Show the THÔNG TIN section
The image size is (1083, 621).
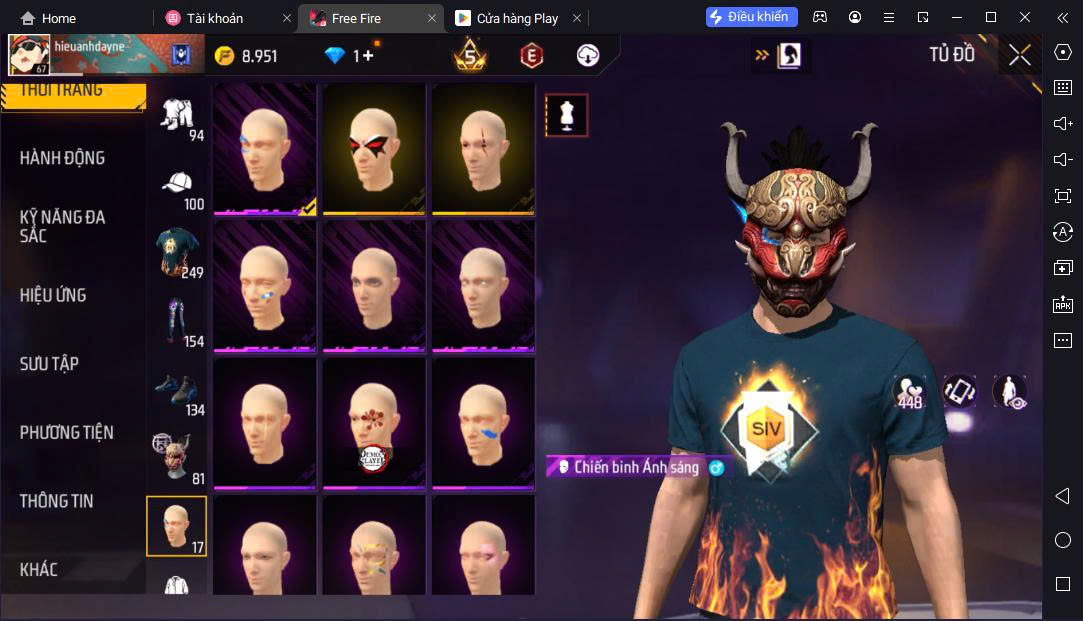[56, 501]
